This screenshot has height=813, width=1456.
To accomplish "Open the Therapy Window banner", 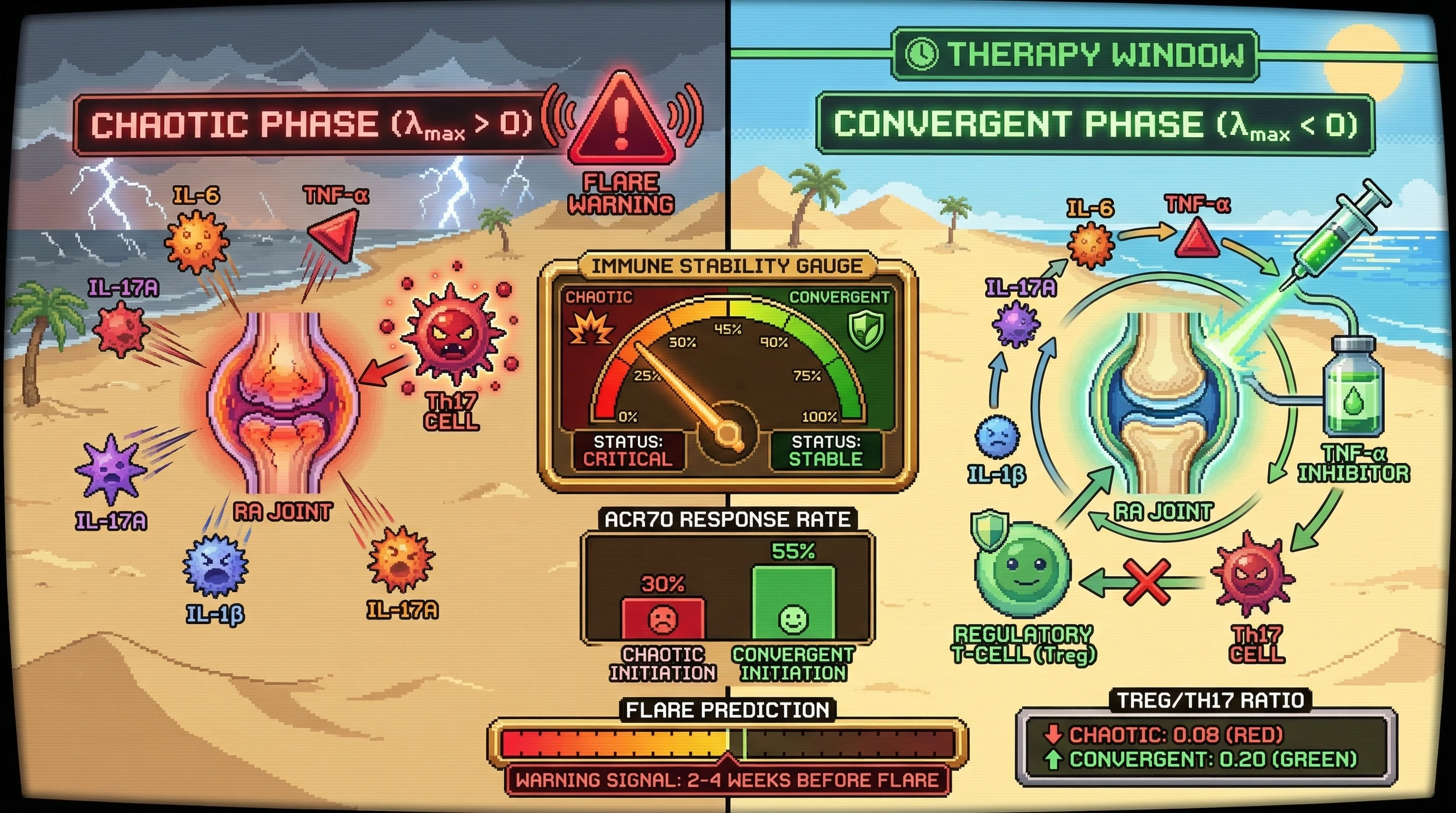I will (x=1075, y=55).
